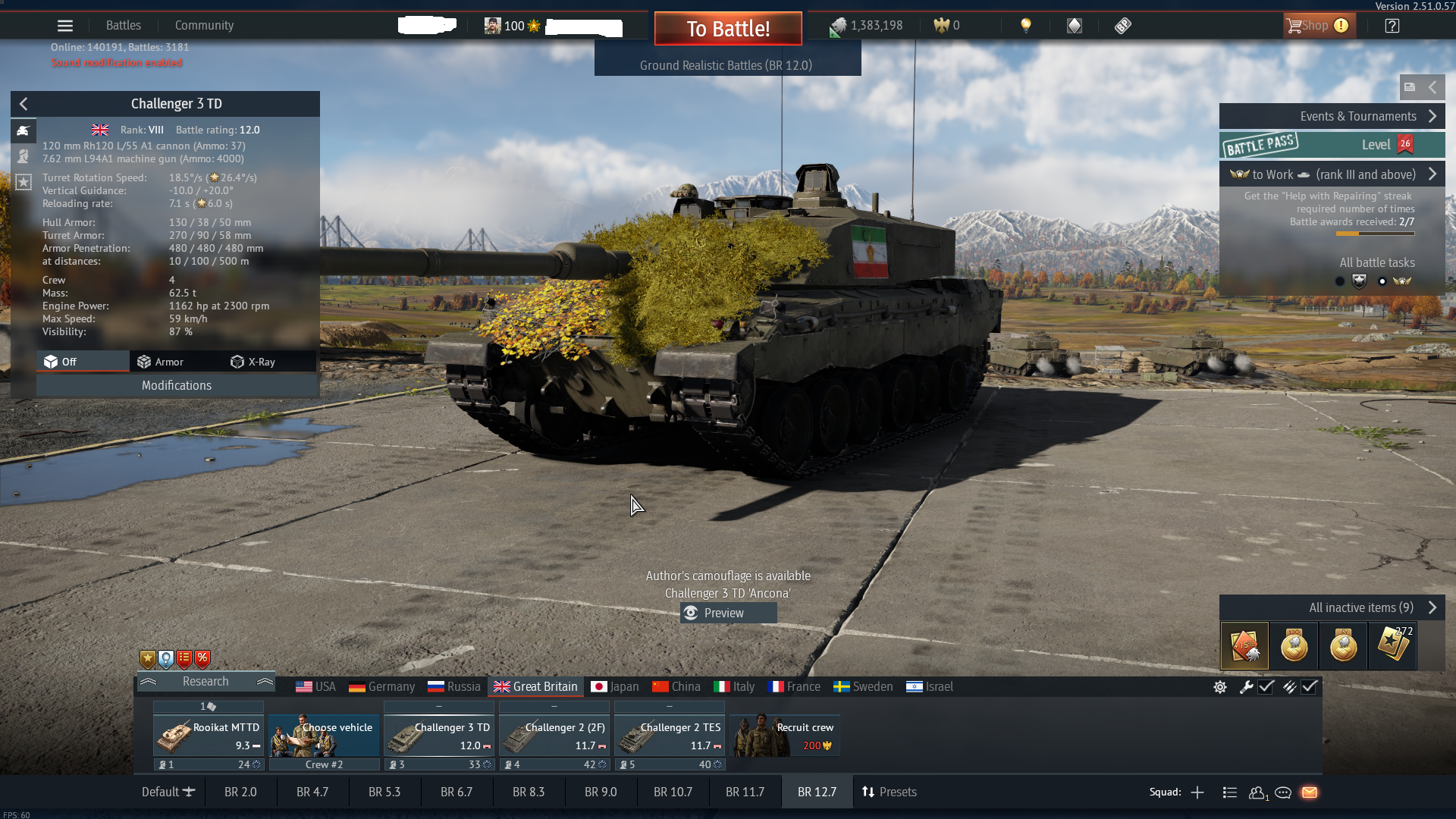The image size is (1456, 819).
Task: Collapse the Research panel with chevron
Action: coord(149,681)
